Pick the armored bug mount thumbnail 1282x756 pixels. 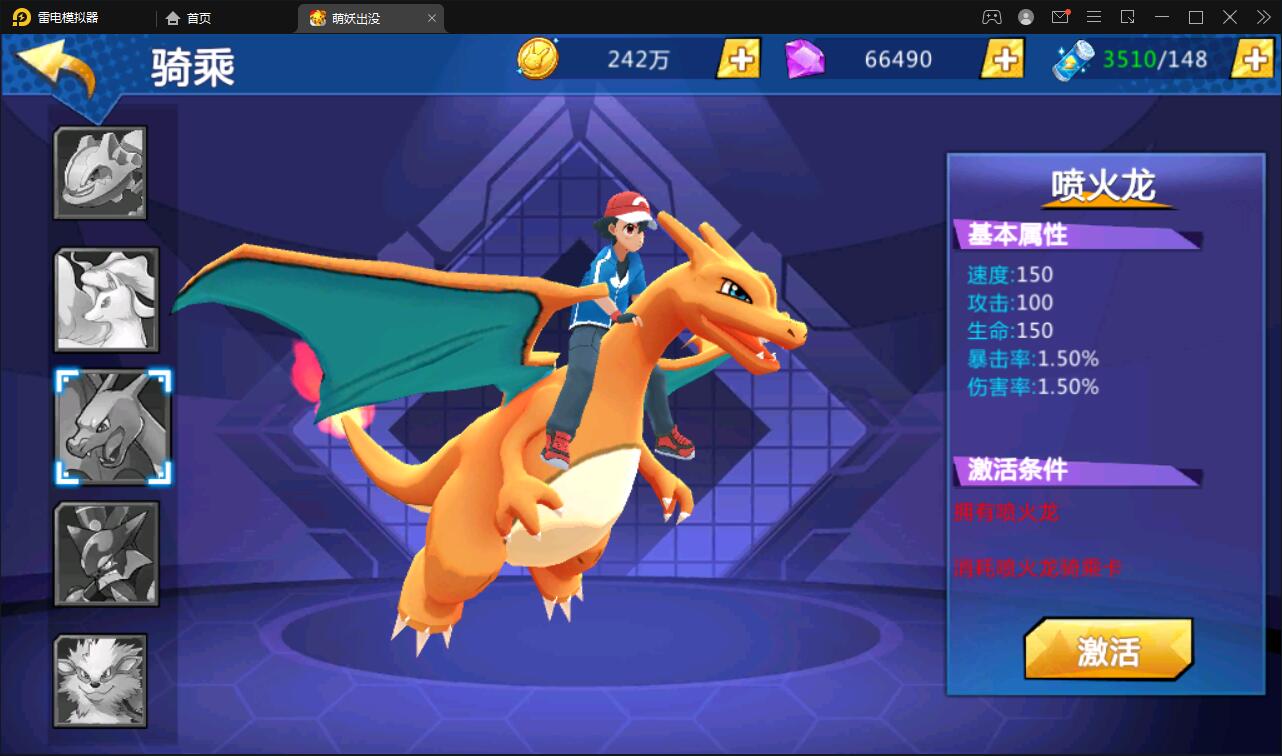(106, 554)
